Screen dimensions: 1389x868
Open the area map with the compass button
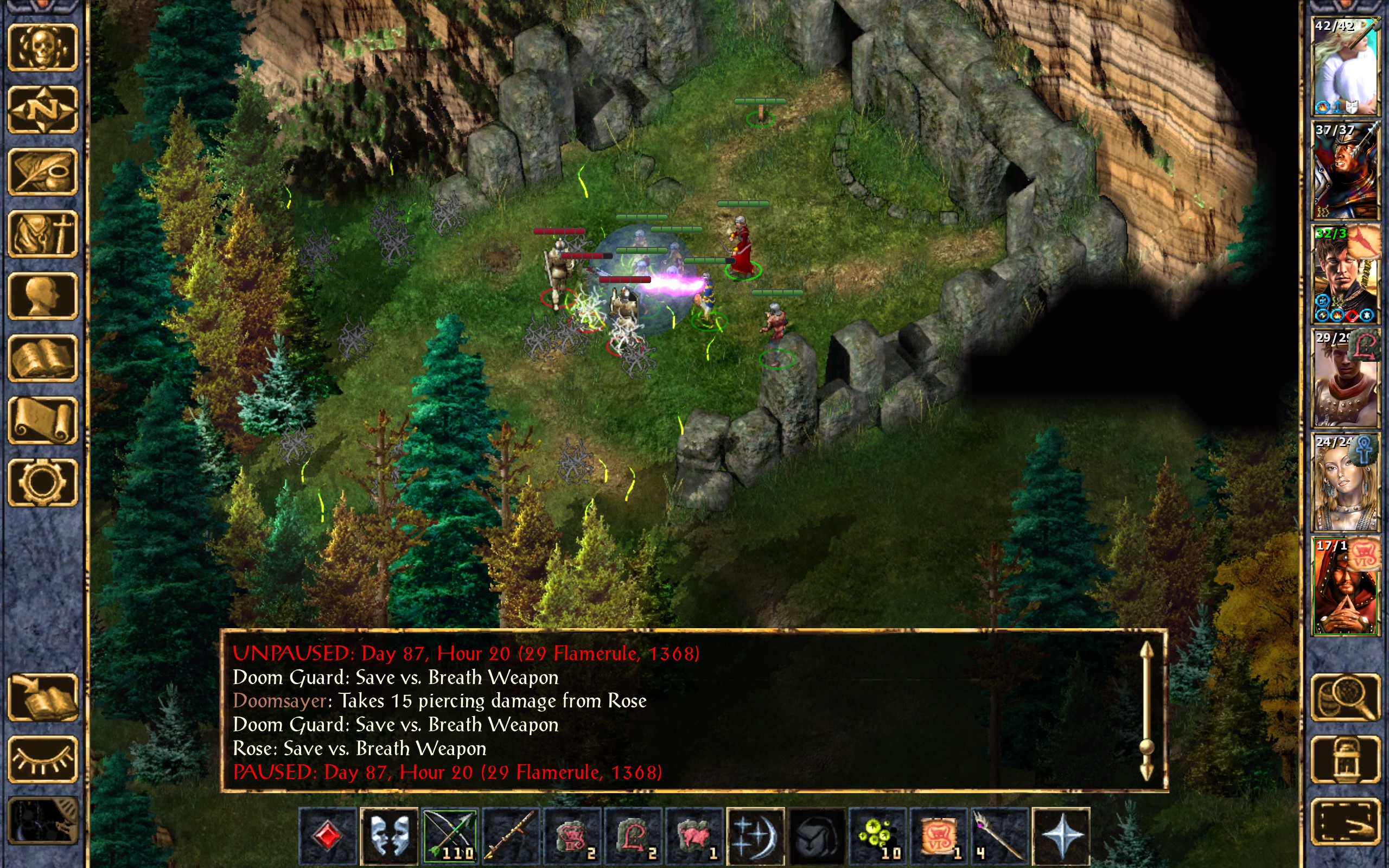(x=42, y=110)
